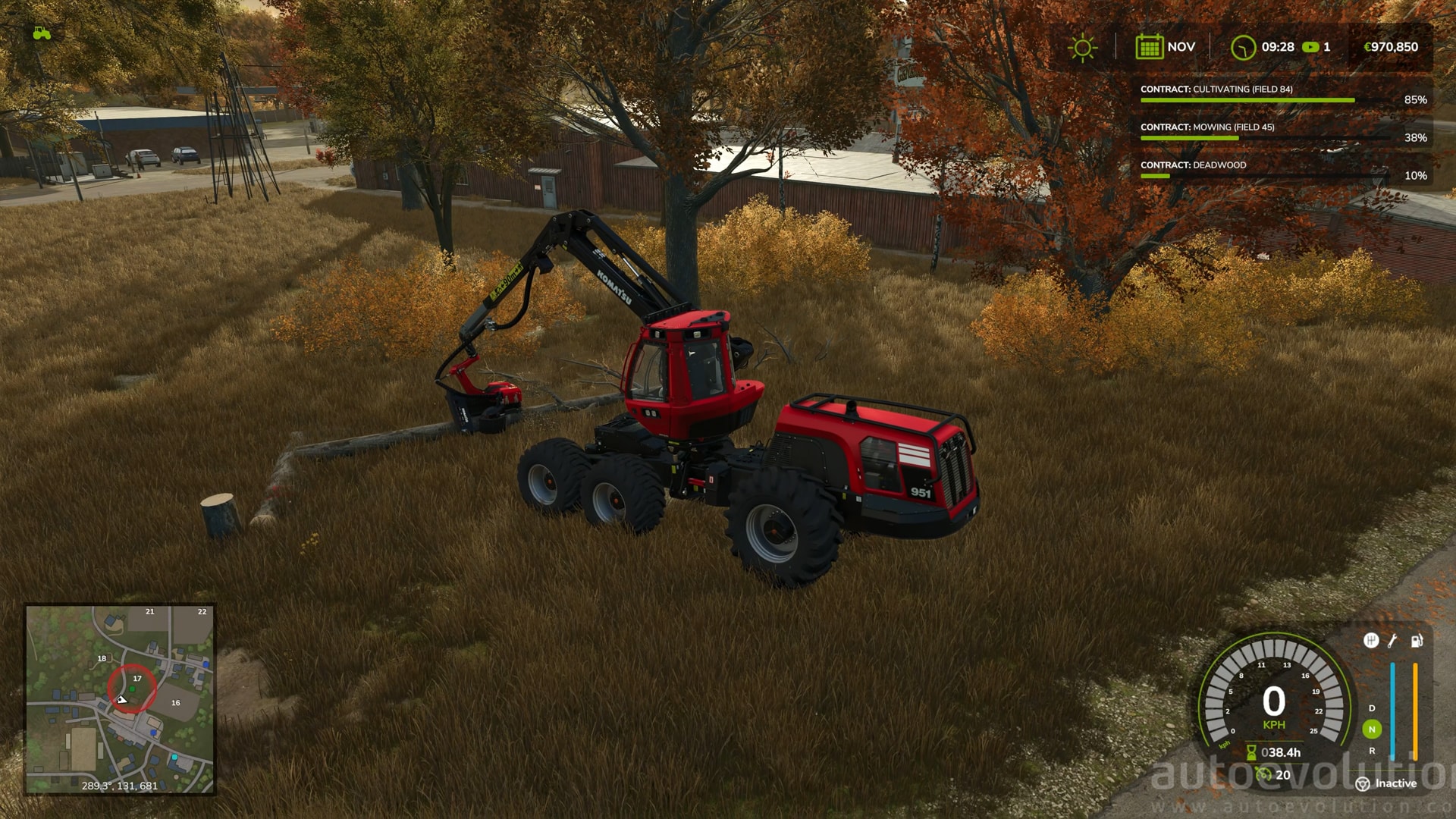Click the Inactive steering assist indicator

(1387, 783)
